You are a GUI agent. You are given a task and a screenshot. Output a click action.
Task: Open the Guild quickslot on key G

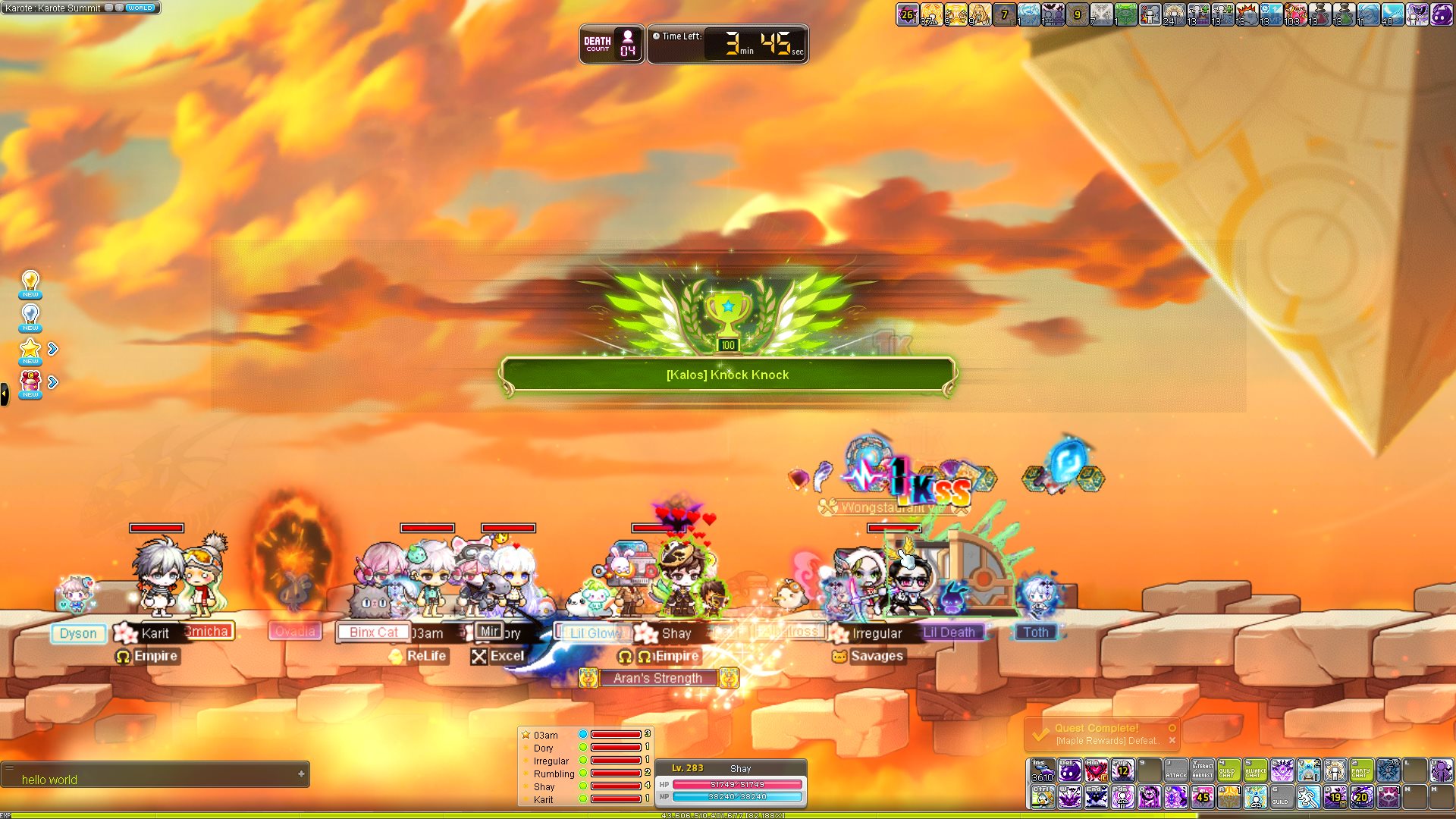click(x=1282, y=797)
